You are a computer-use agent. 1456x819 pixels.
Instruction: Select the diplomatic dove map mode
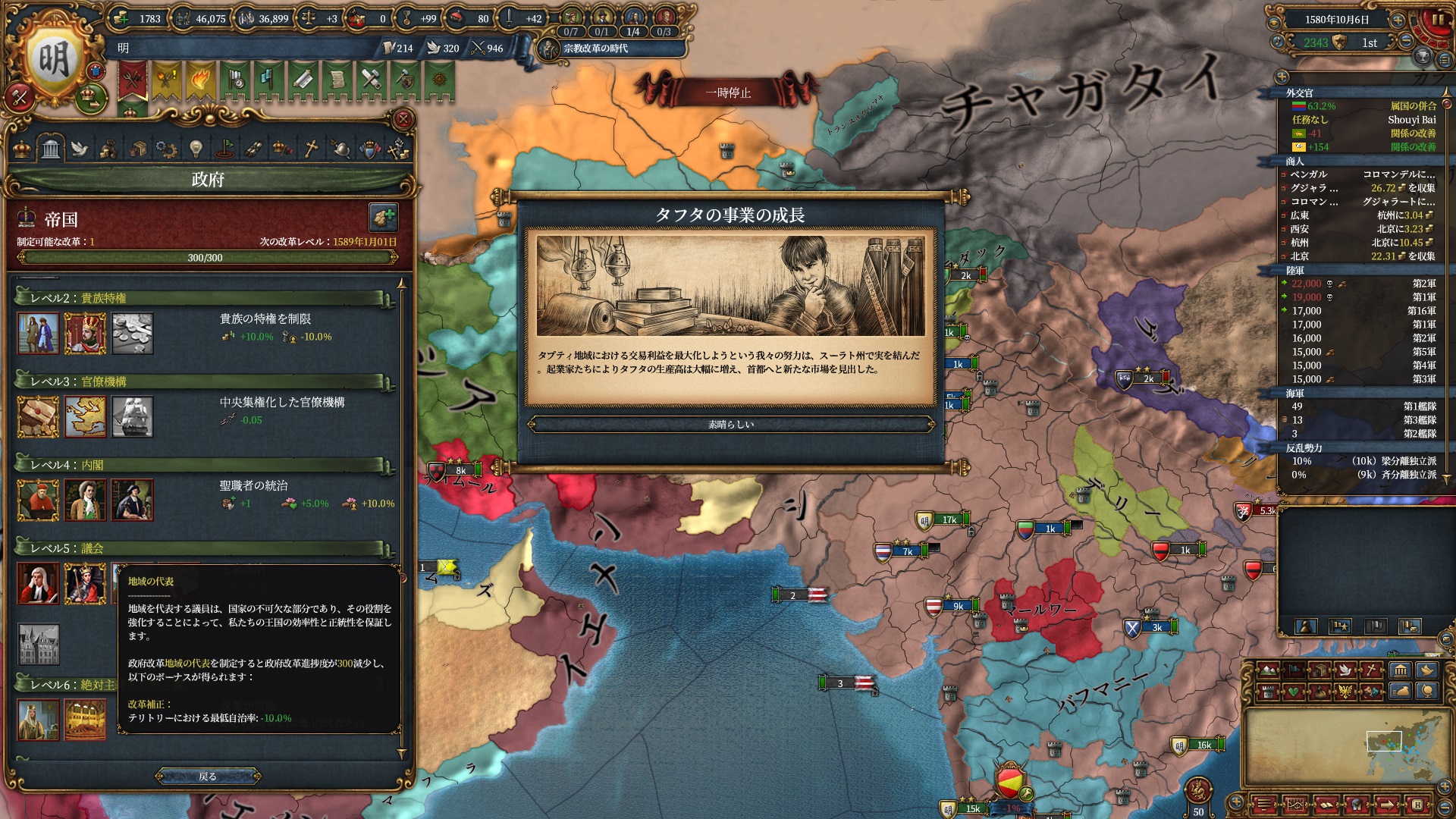tap(1346, 670)
